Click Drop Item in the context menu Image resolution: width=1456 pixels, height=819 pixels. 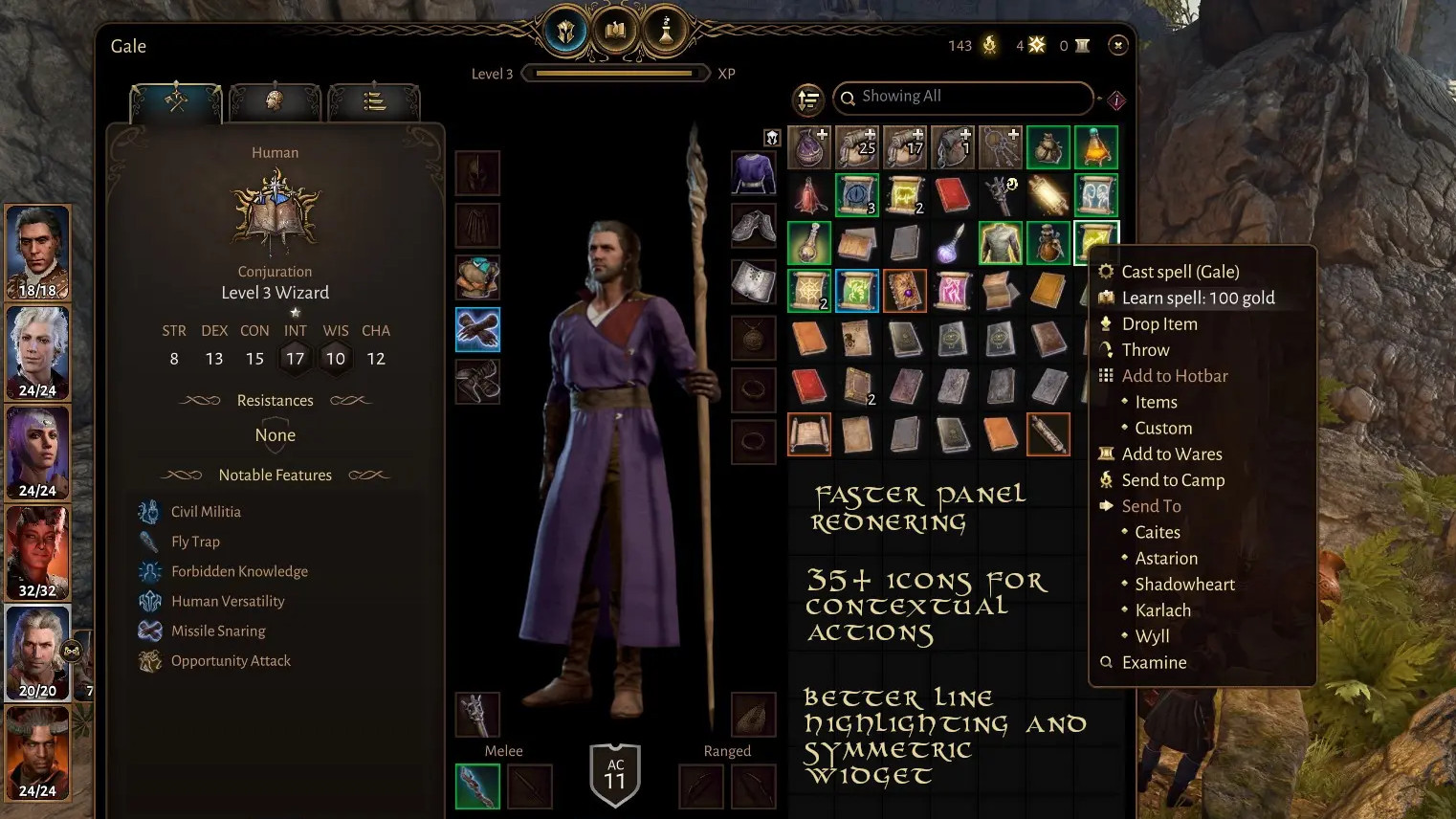click(x=1158, y=323)
